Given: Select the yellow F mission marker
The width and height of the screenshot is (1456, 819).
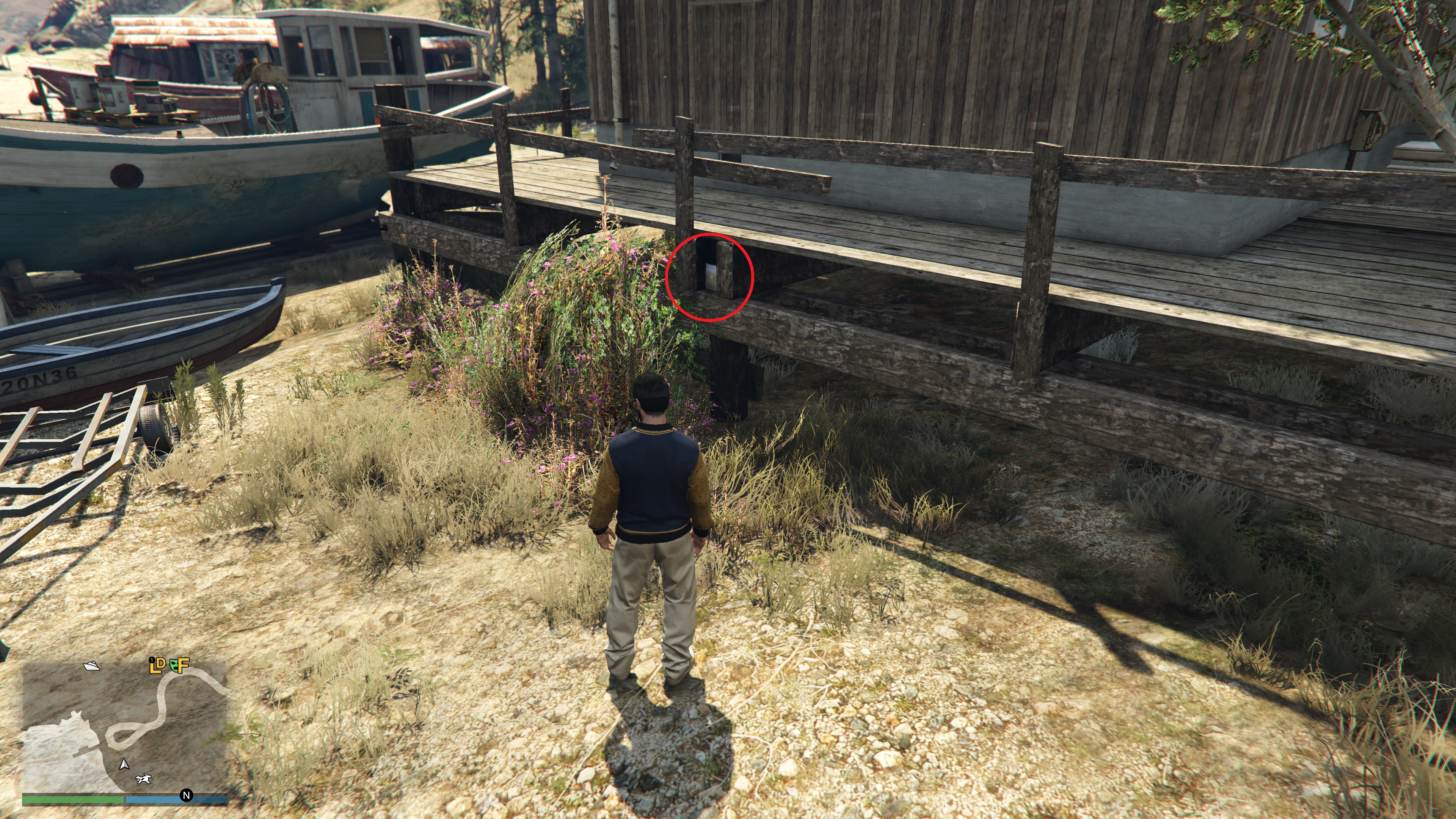Looking at the screenshot, I should pyautogui.click(x=182, y=665).
